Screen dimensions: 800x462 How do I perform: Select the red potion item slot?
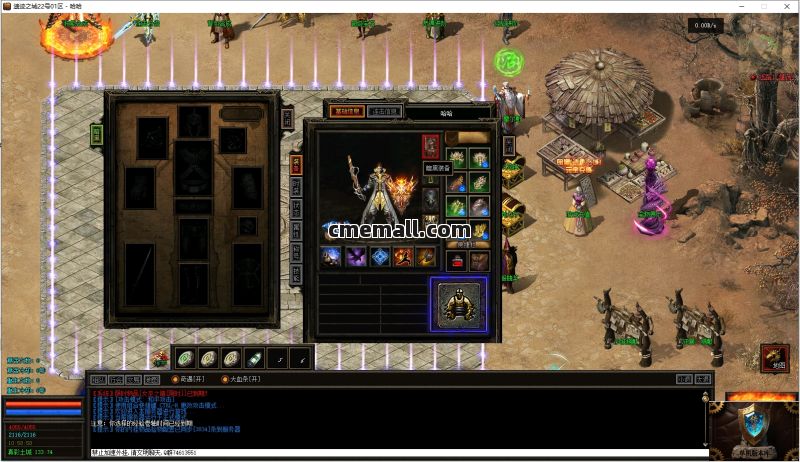tap(455, 261)
